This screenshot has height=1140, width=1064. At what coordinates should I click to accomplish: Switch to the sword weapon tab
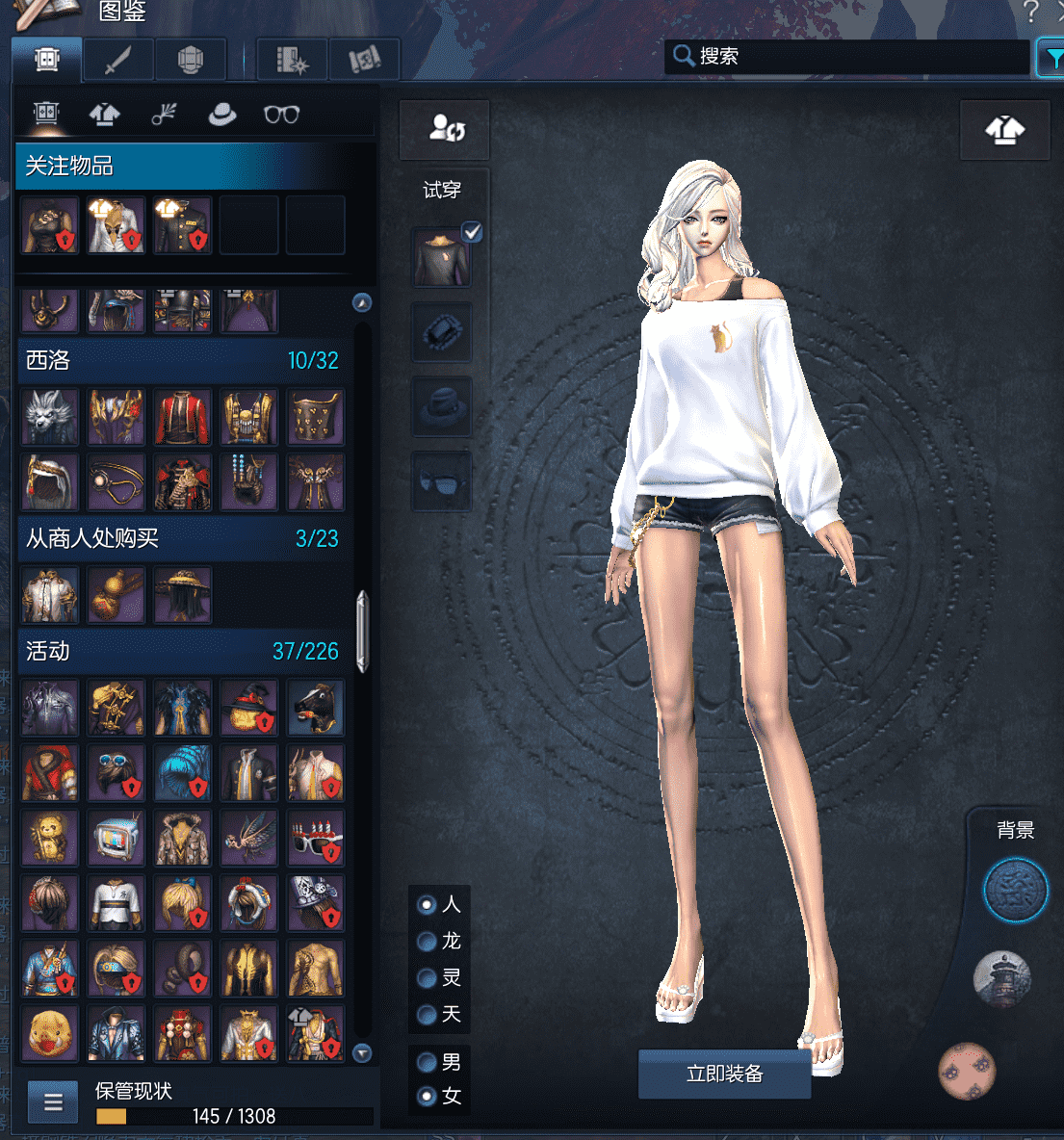point(118,61)
